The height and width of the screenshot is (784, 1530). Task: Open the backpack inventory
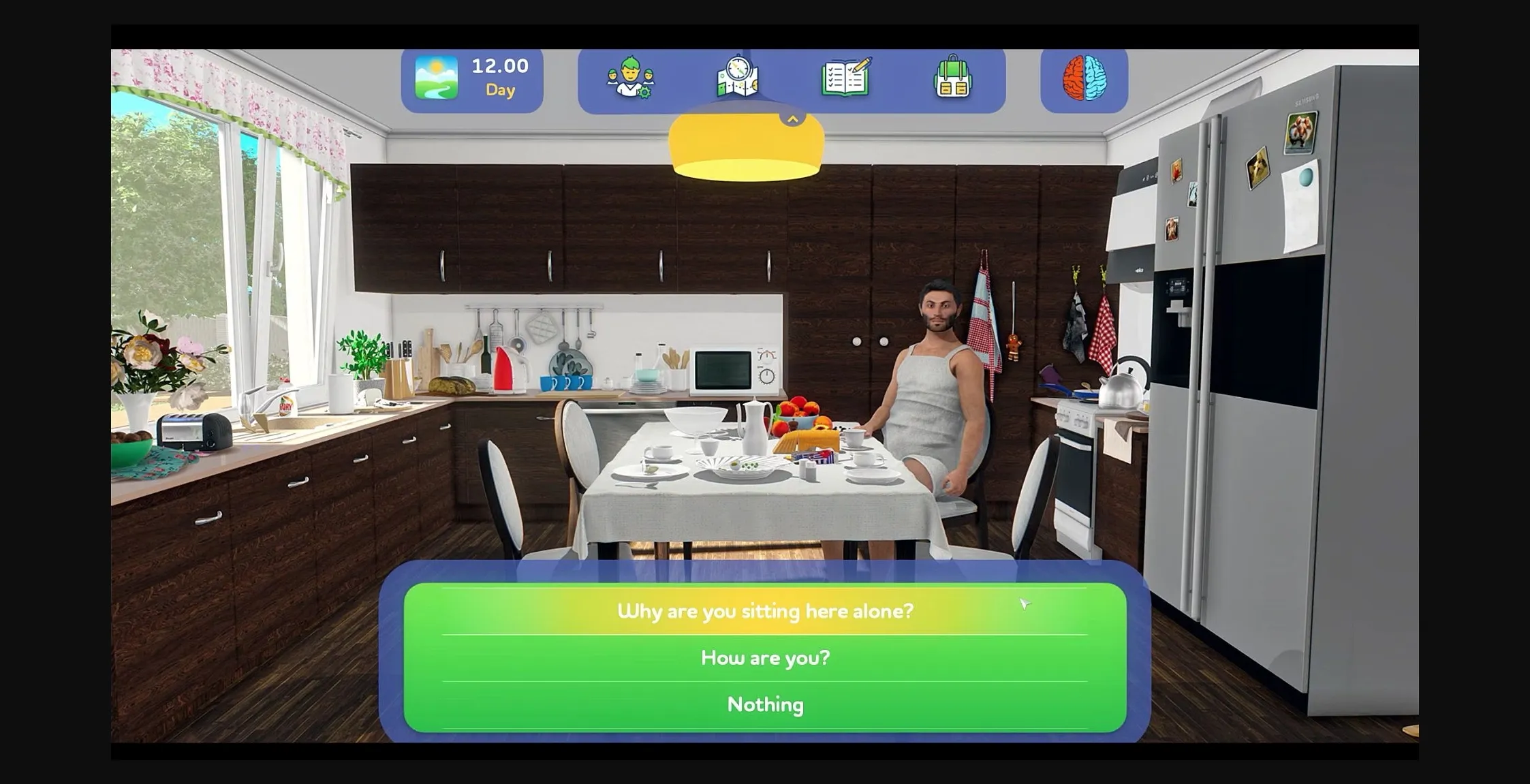(x=954, y=78)
